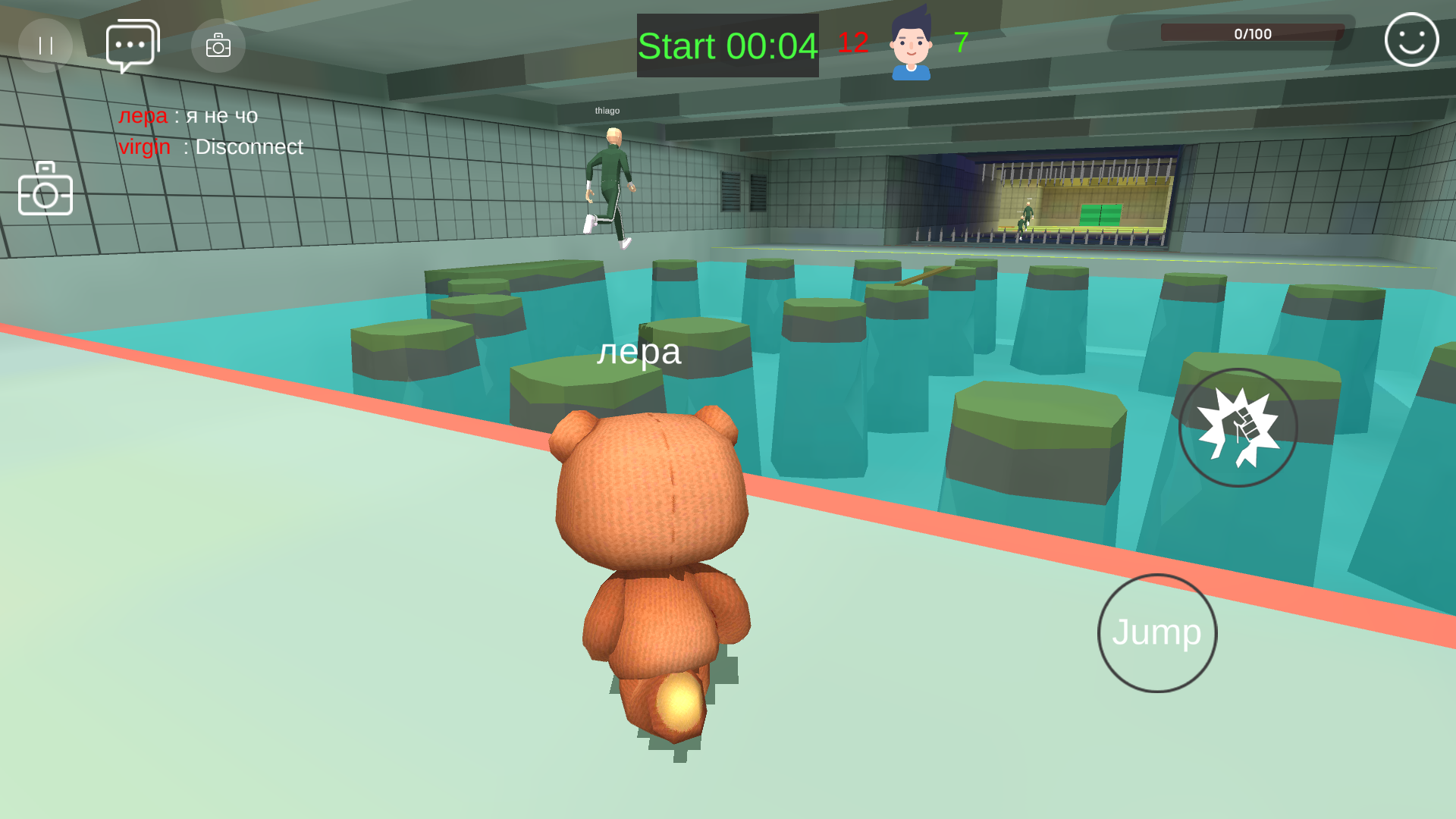Screen dimensions: 1456x819
Task: Activate the punch fist action button
Action: pos(1238,428)
